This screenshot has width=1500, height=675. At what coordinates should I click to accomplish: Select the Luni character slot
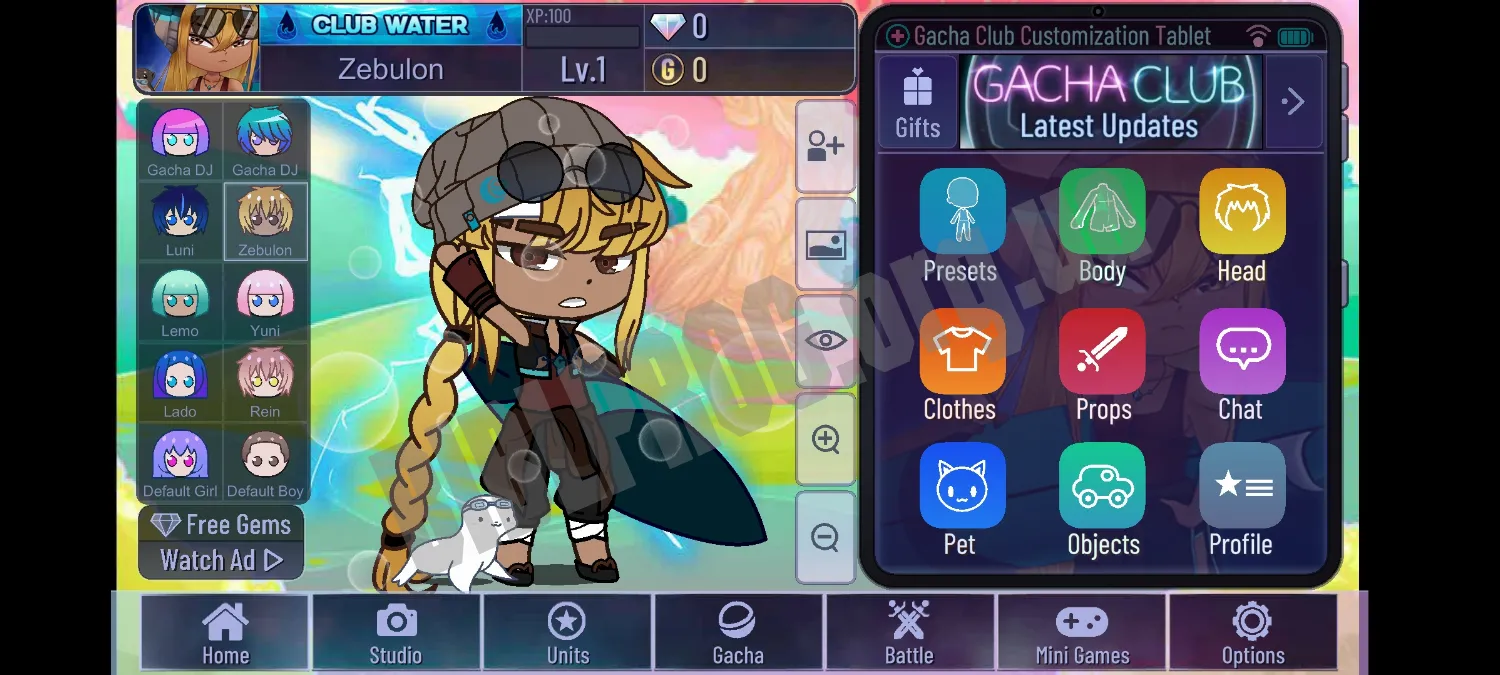(180, 222)
